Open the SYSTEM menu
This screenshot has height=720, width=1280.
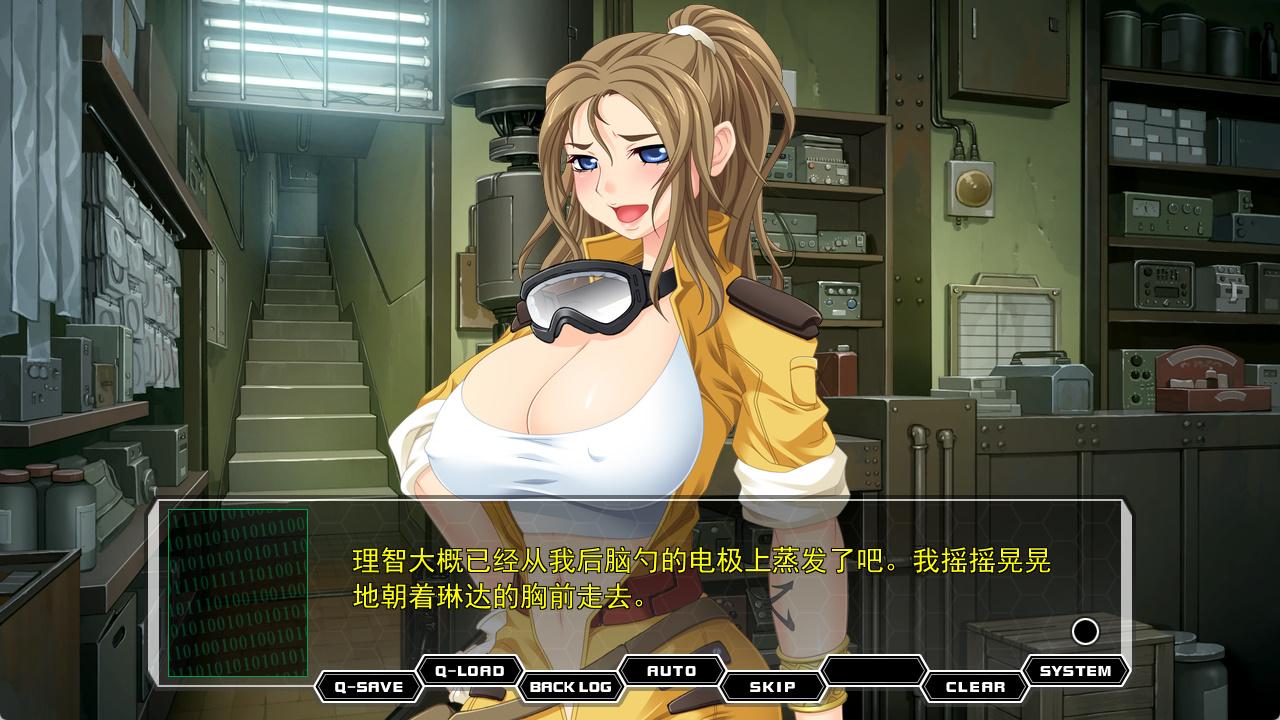point(1075,671)
